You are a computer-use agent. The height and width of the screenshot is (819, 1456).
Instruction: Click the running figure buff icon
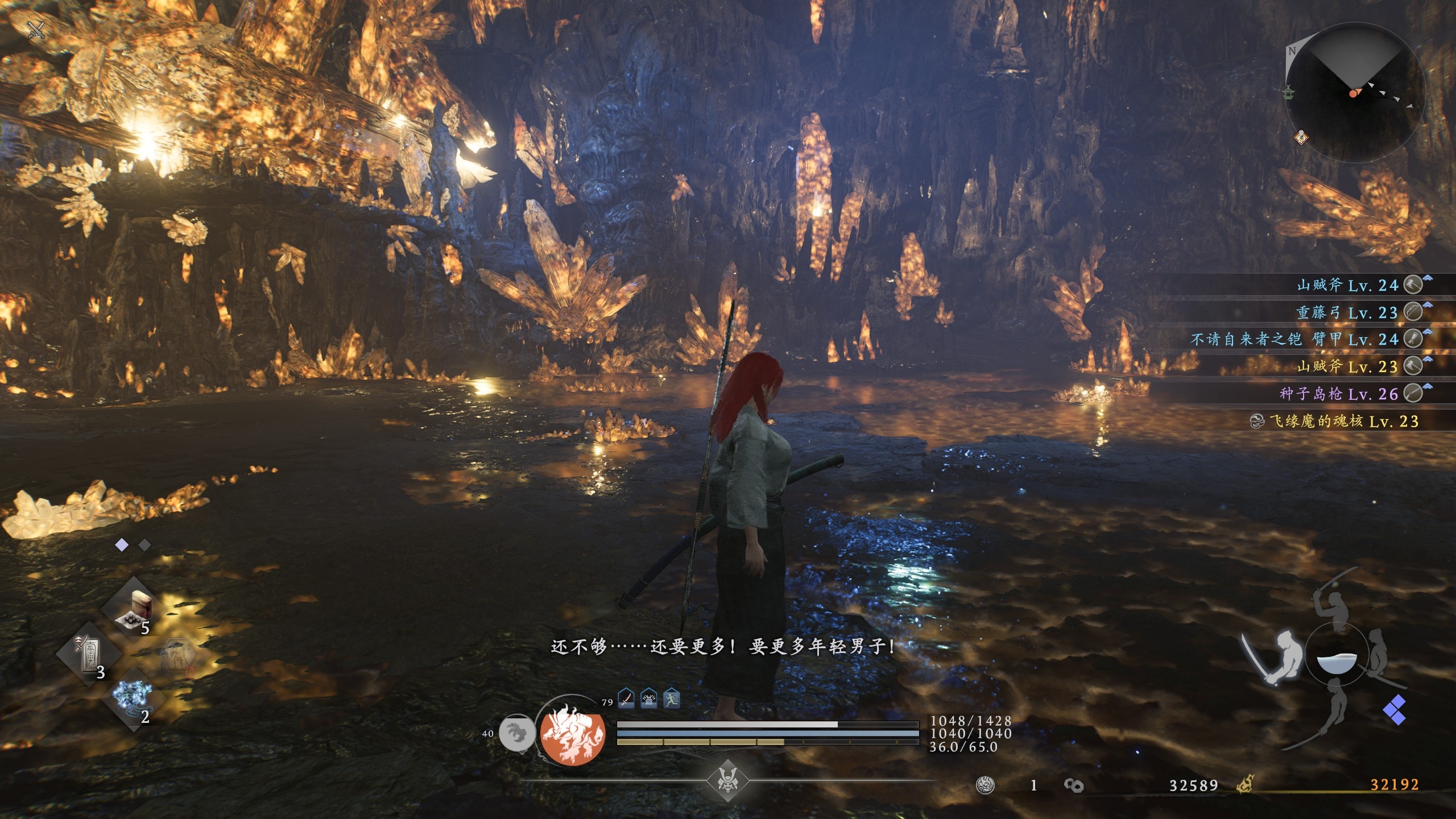click(672, 698)
